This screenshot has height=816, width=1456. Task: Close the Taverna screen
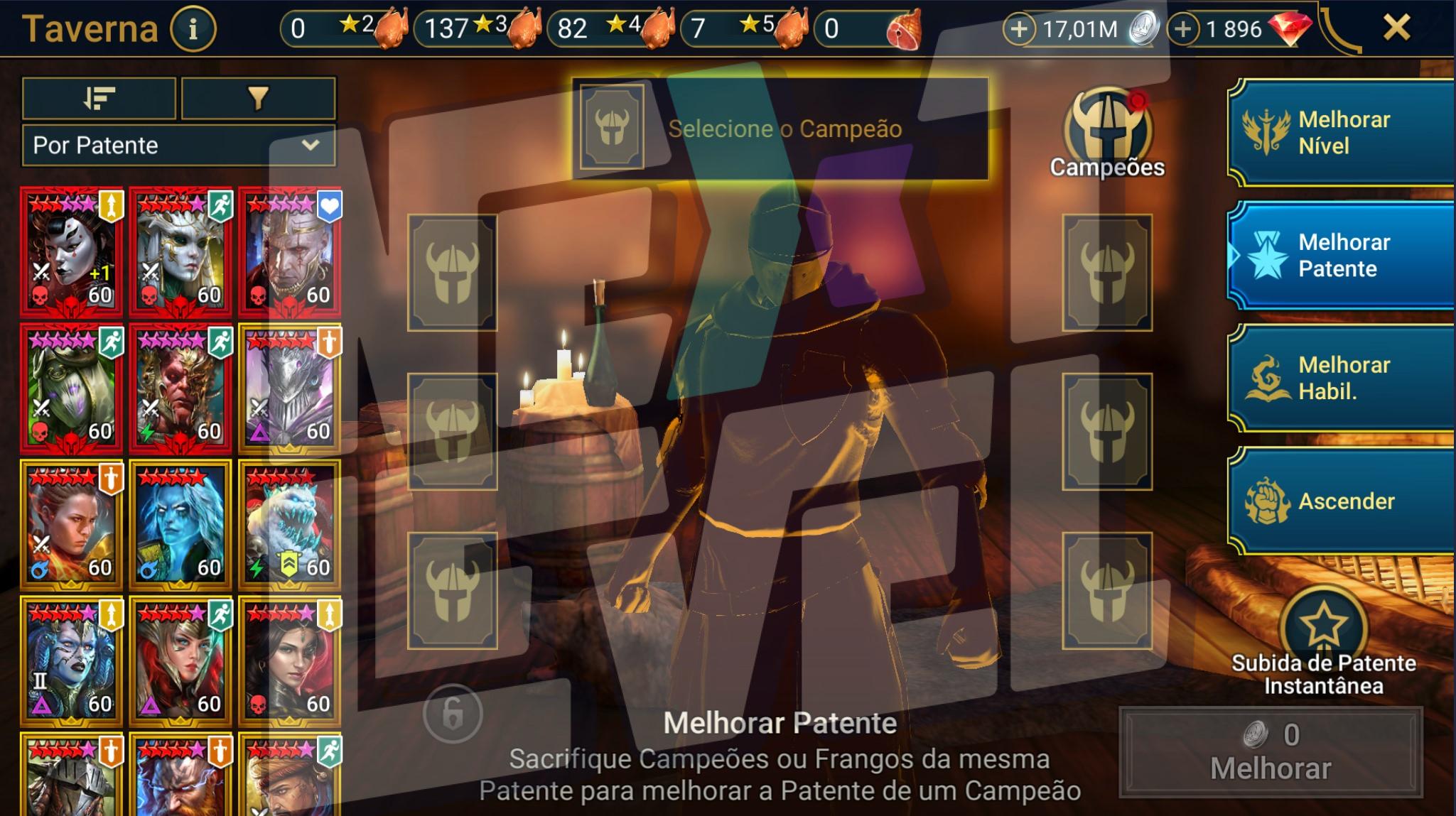(1396, 28)
